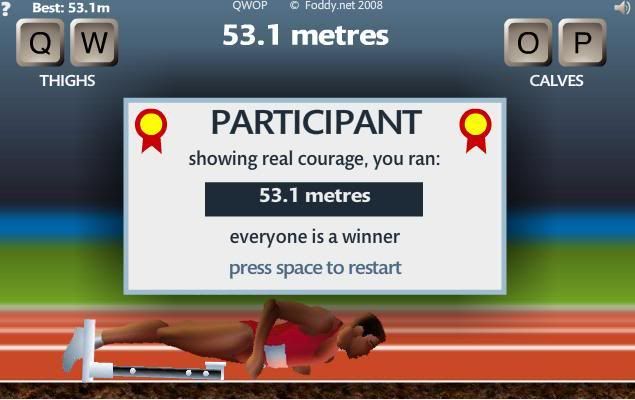Select the O calf key button
Screen dimensions: 635x400
click(x=529, y=42)
